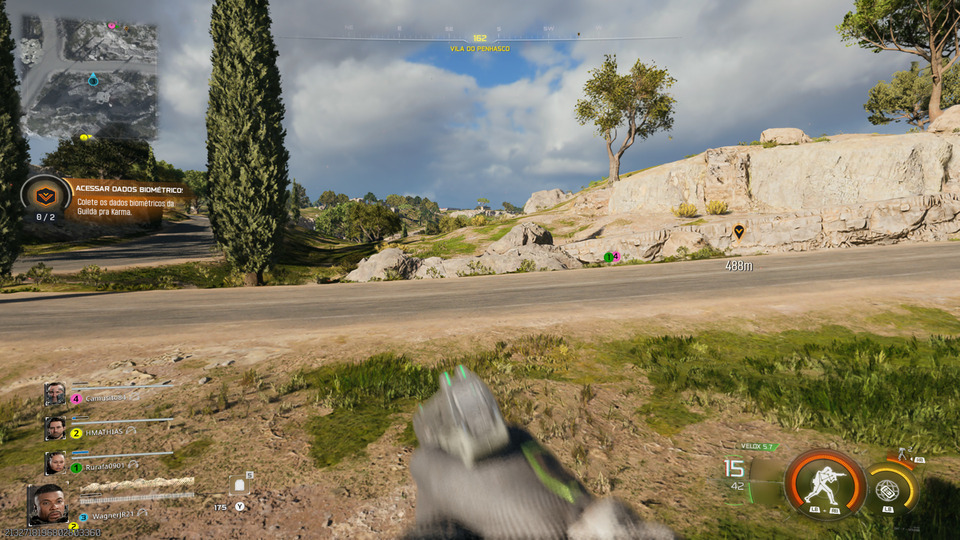Click WagnerJR21's own player portrait
Screen dimensions: 960x540
[x=47, y=505]
